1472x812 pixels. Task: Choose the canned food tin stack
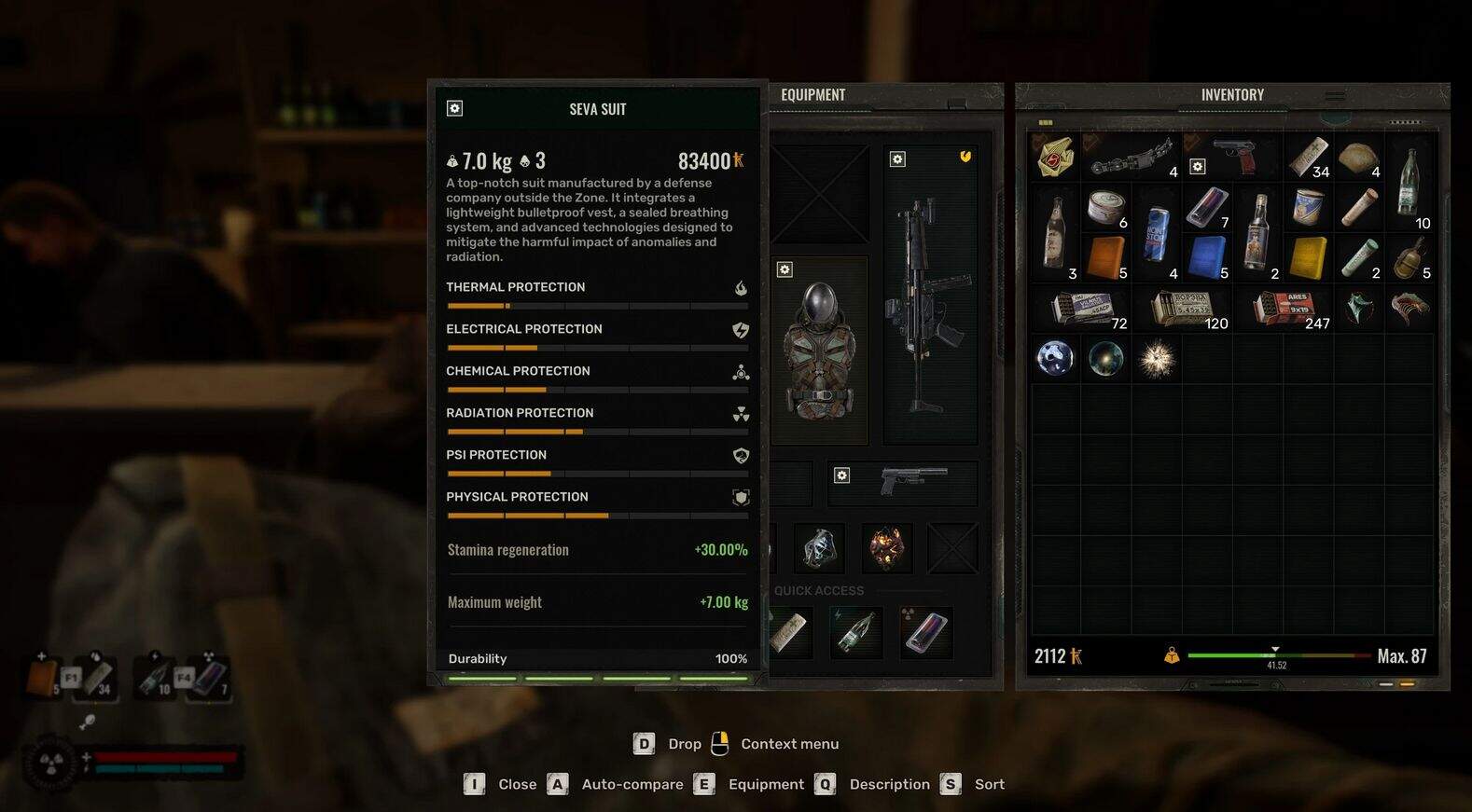pos(1106,206)
